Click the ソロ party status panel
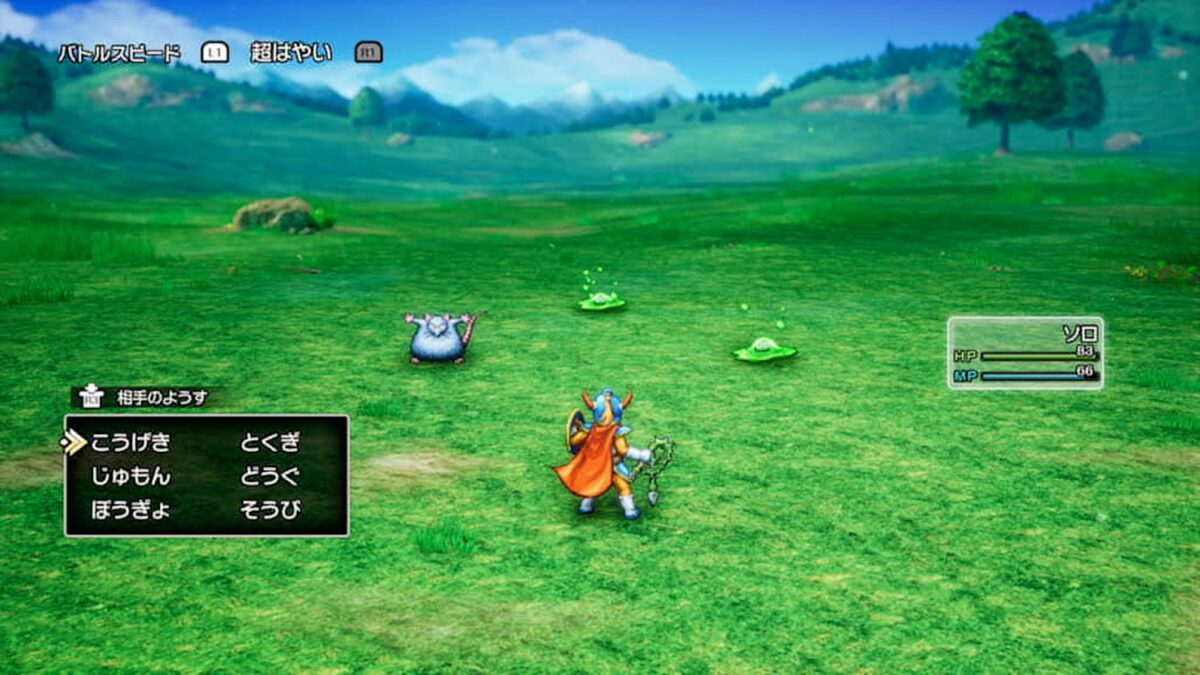 (x=1025, y=353)
